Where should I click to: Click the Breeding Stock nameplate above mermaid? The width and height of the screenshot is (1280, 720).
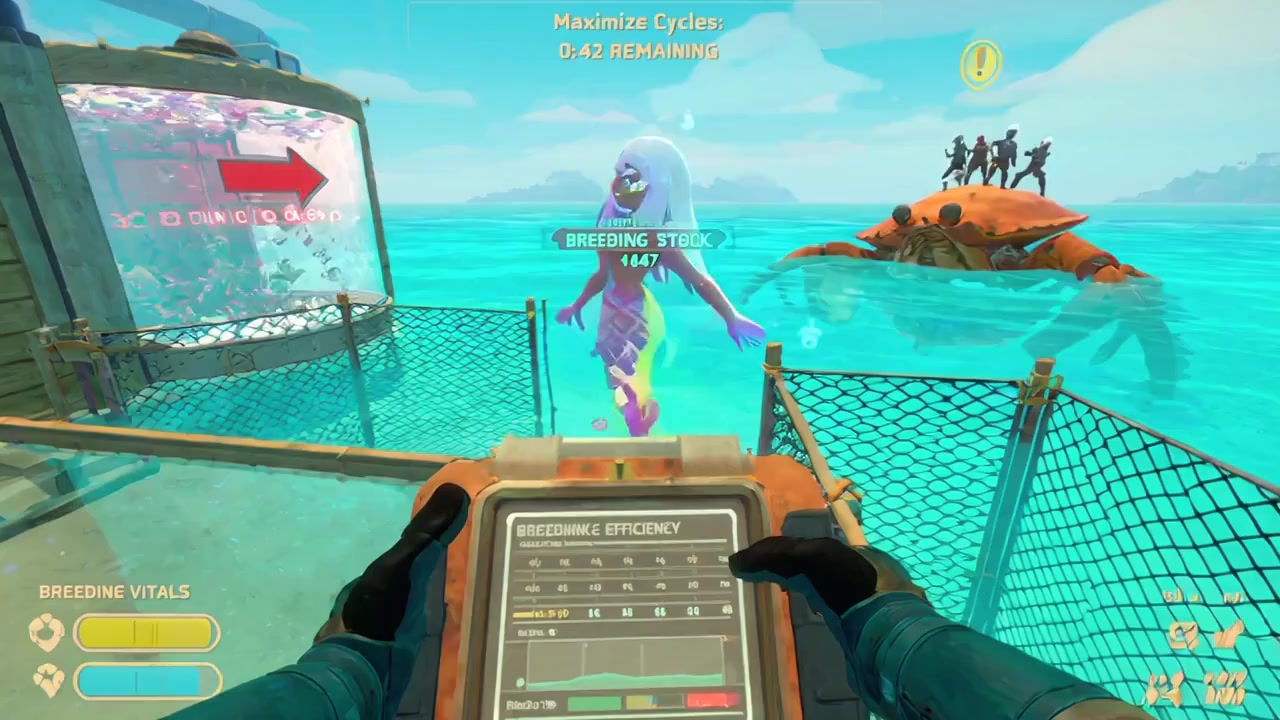click(639, 240)
